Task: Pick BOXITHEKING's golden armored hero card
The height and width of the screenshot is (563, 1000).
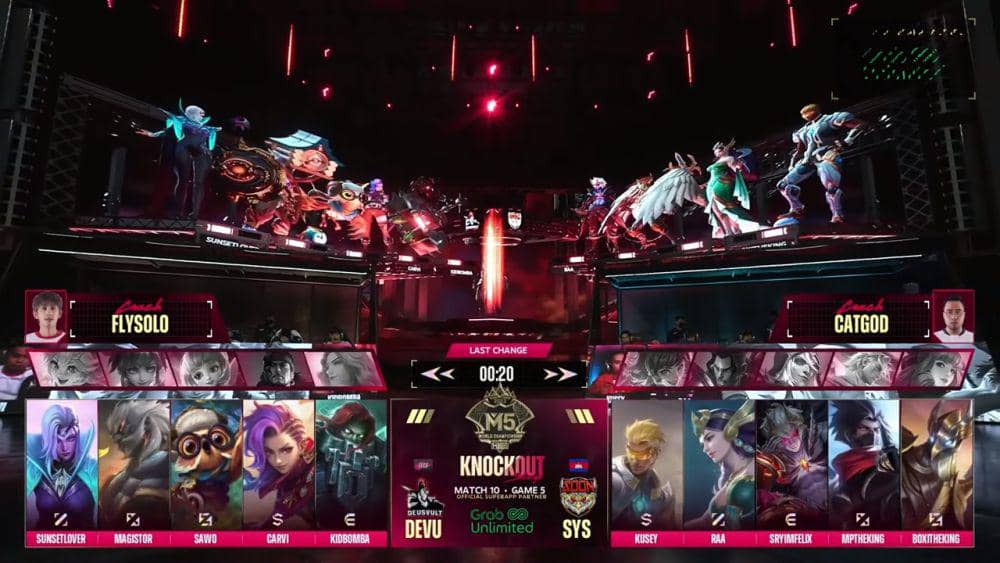Action: 937,463
